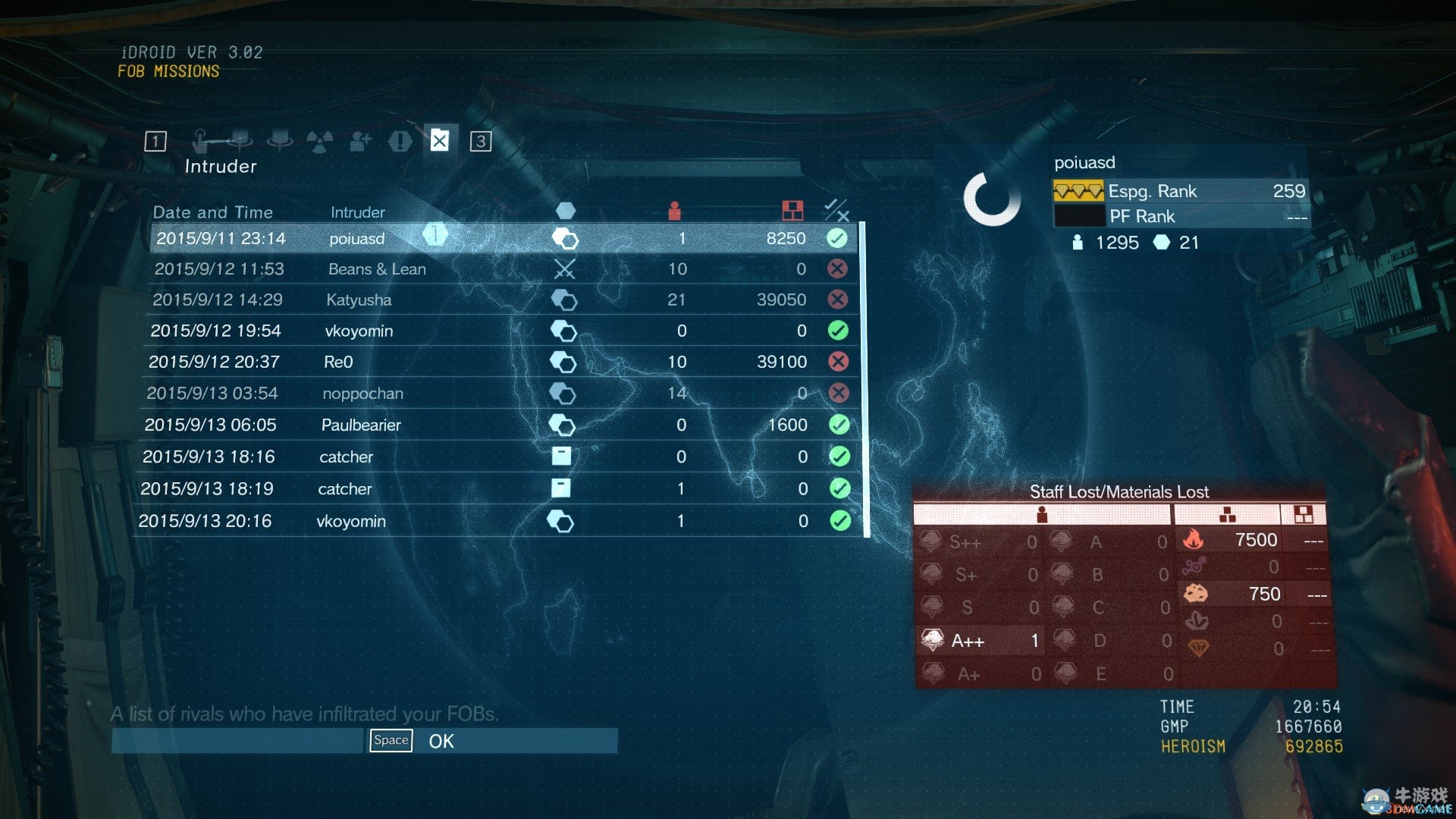The width and height of the screenshot is (1456, 819).
Task: Open the person-with-plus icon tab
Action: click(x=360, y=141)
